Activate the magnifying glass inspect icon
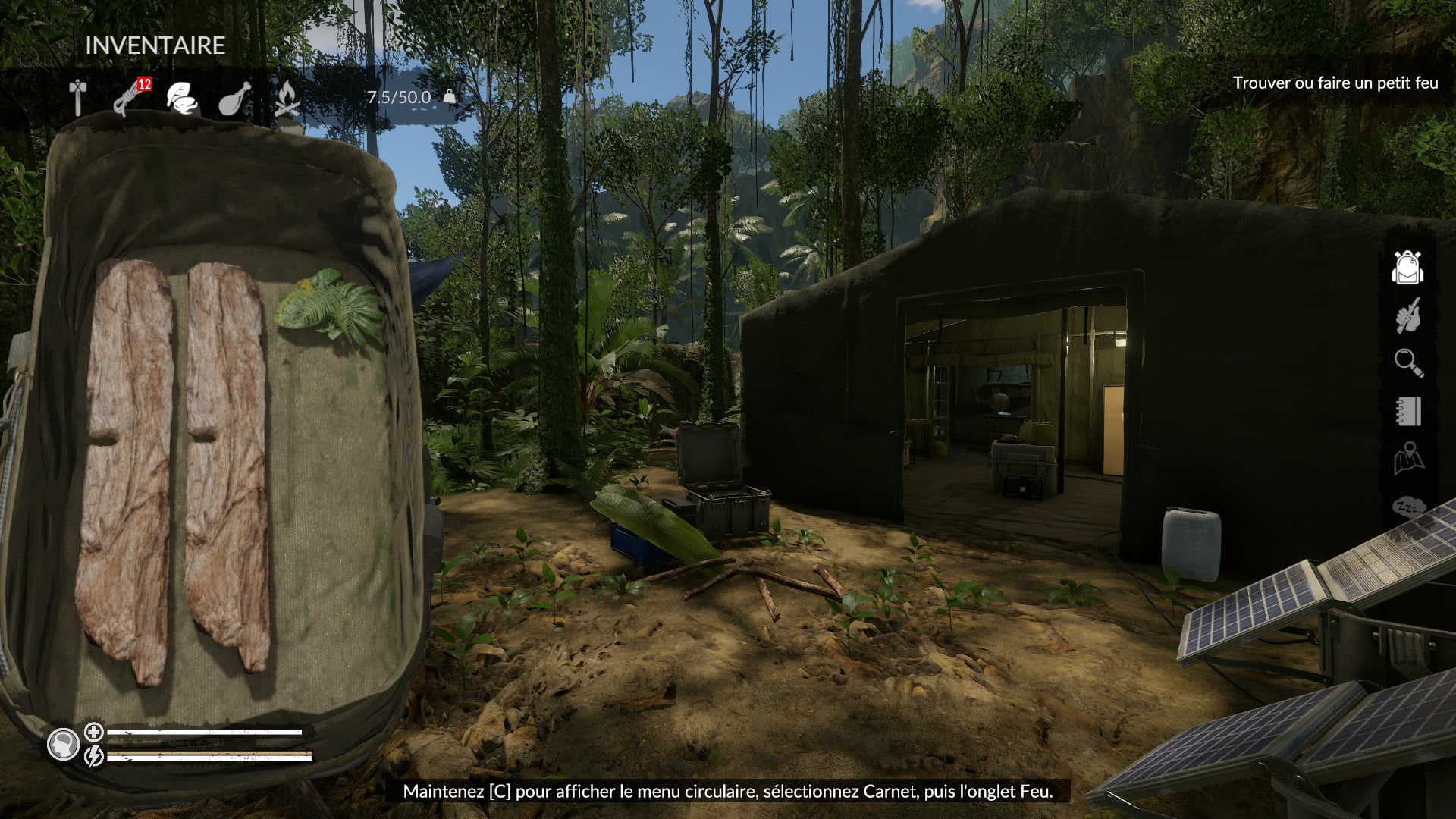Image resolution: width=1456 pixels, height=819 pixels. tap(1408, 362)
